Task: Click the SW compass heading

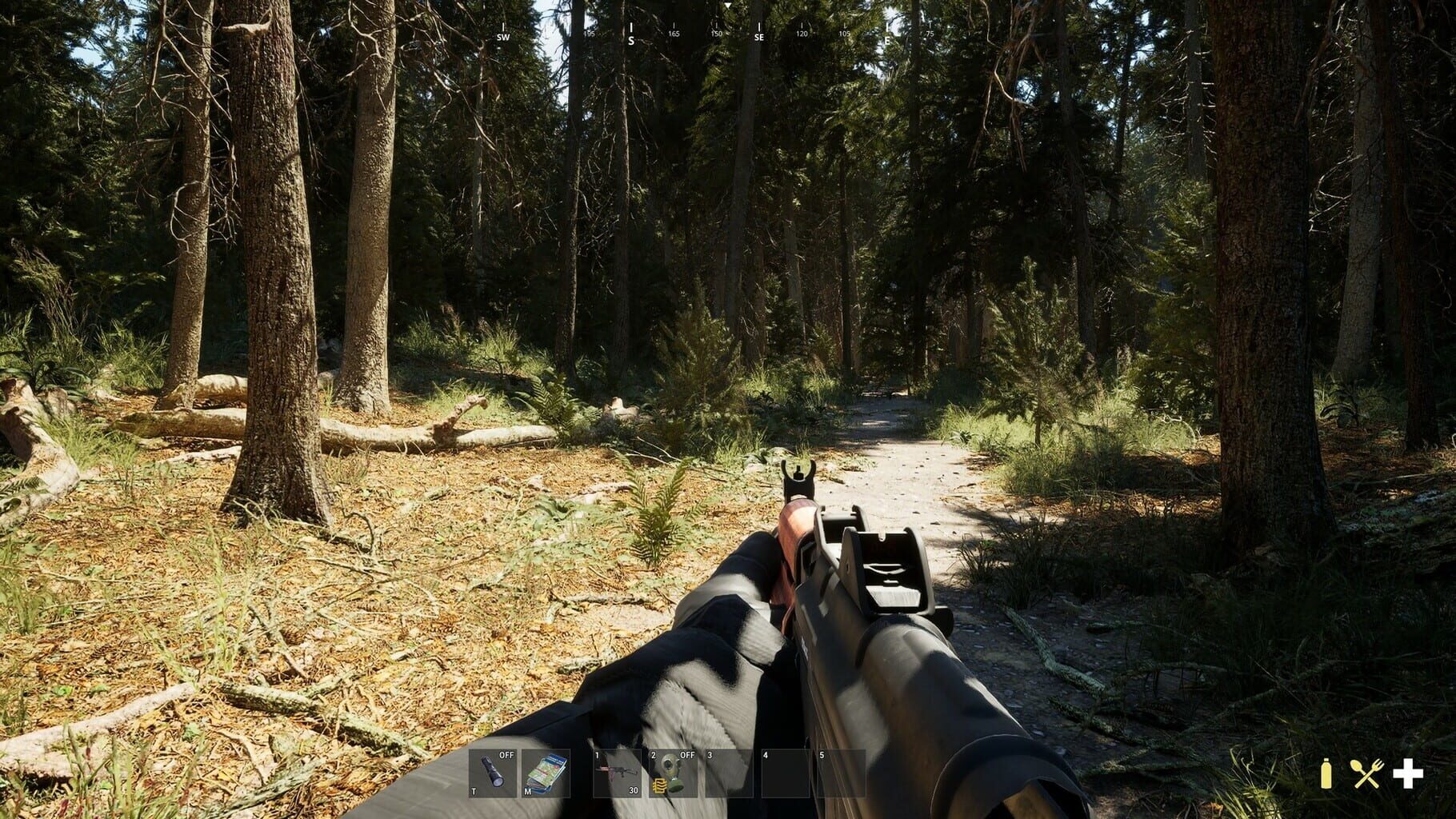Action: coord(503,37)
